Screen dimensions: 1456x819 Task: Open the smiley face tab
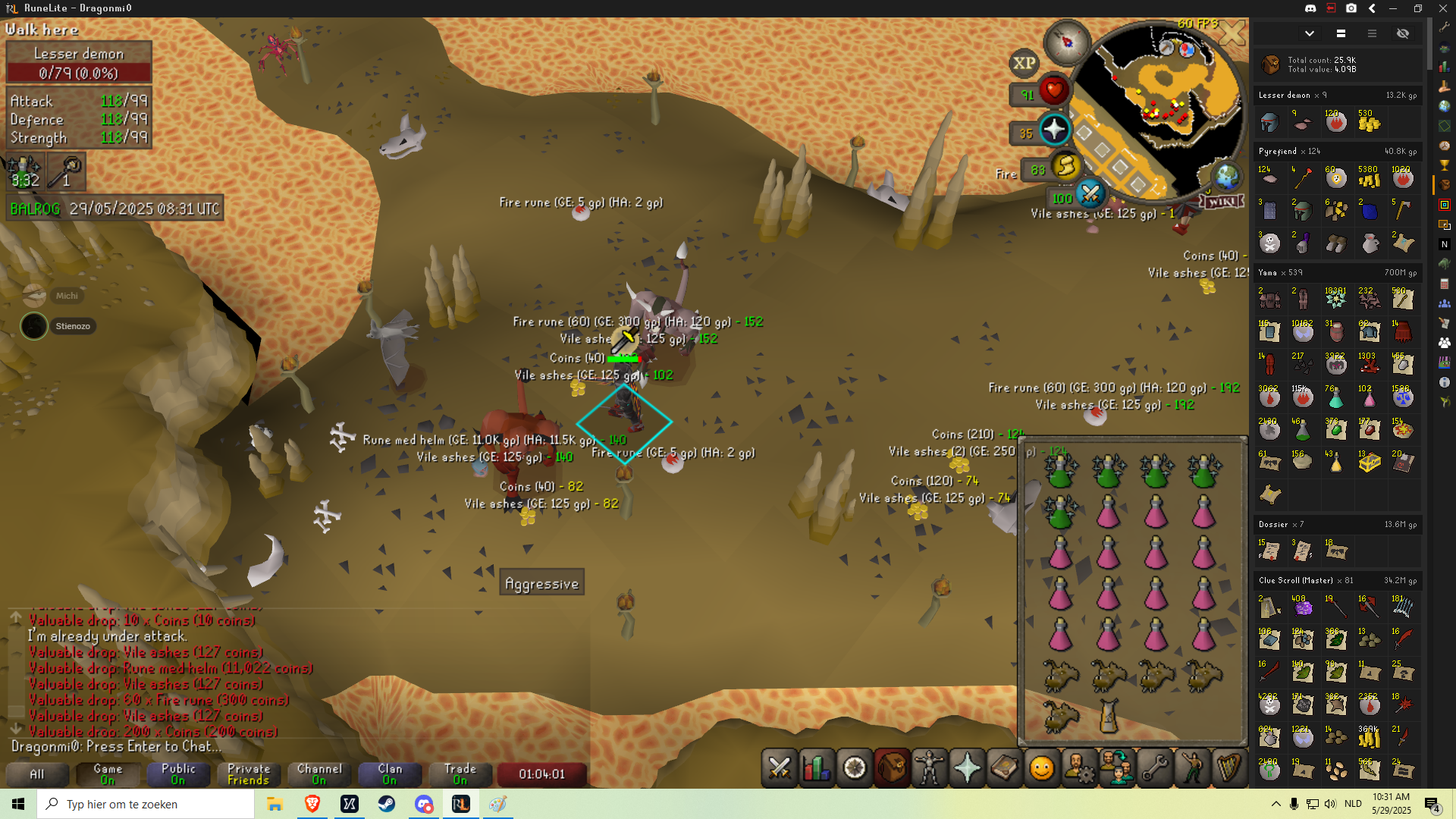[1042, 768]
